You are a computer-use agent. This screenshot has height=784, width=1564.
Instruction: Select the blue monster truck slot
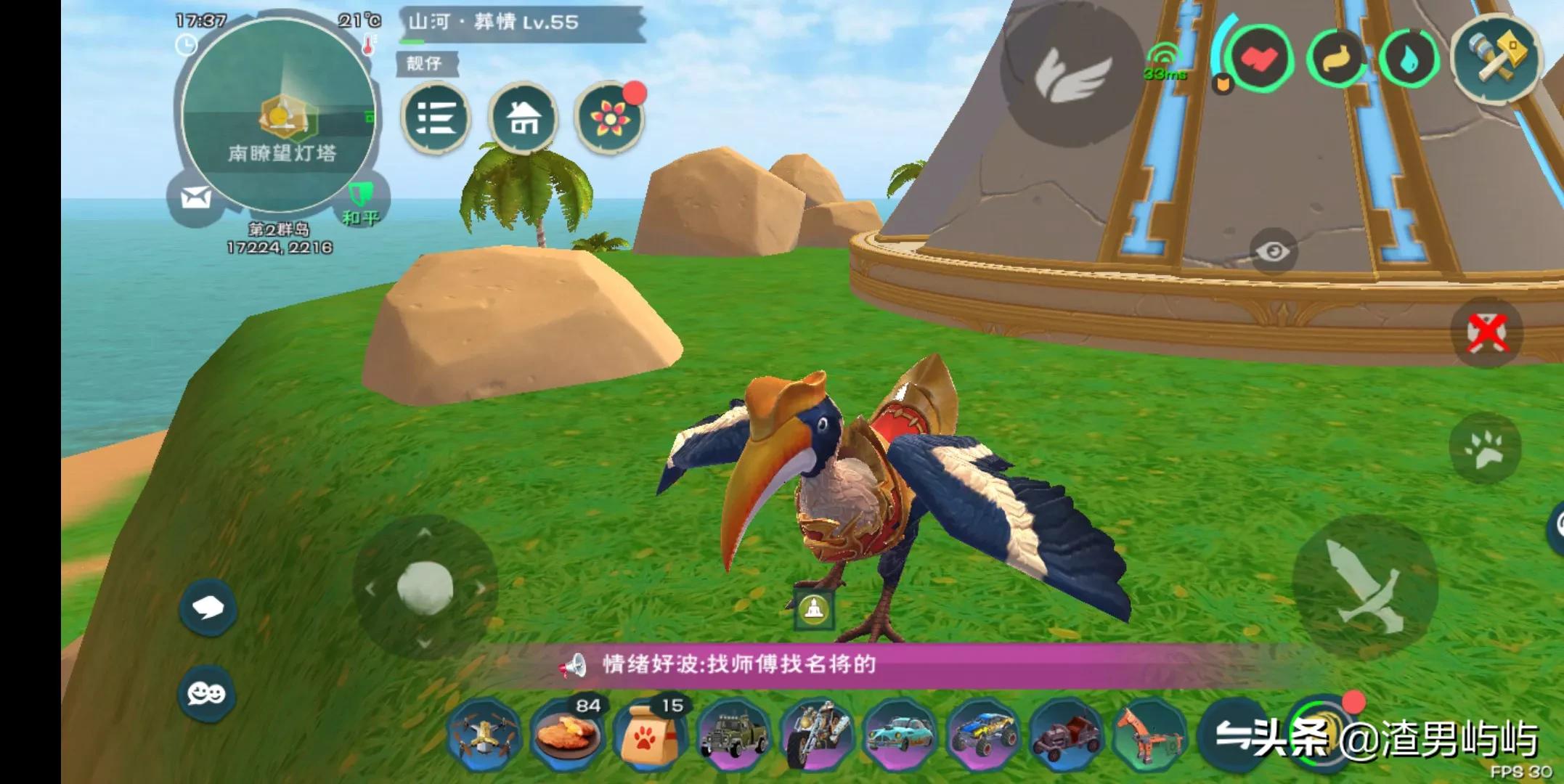tap(983, 733)
